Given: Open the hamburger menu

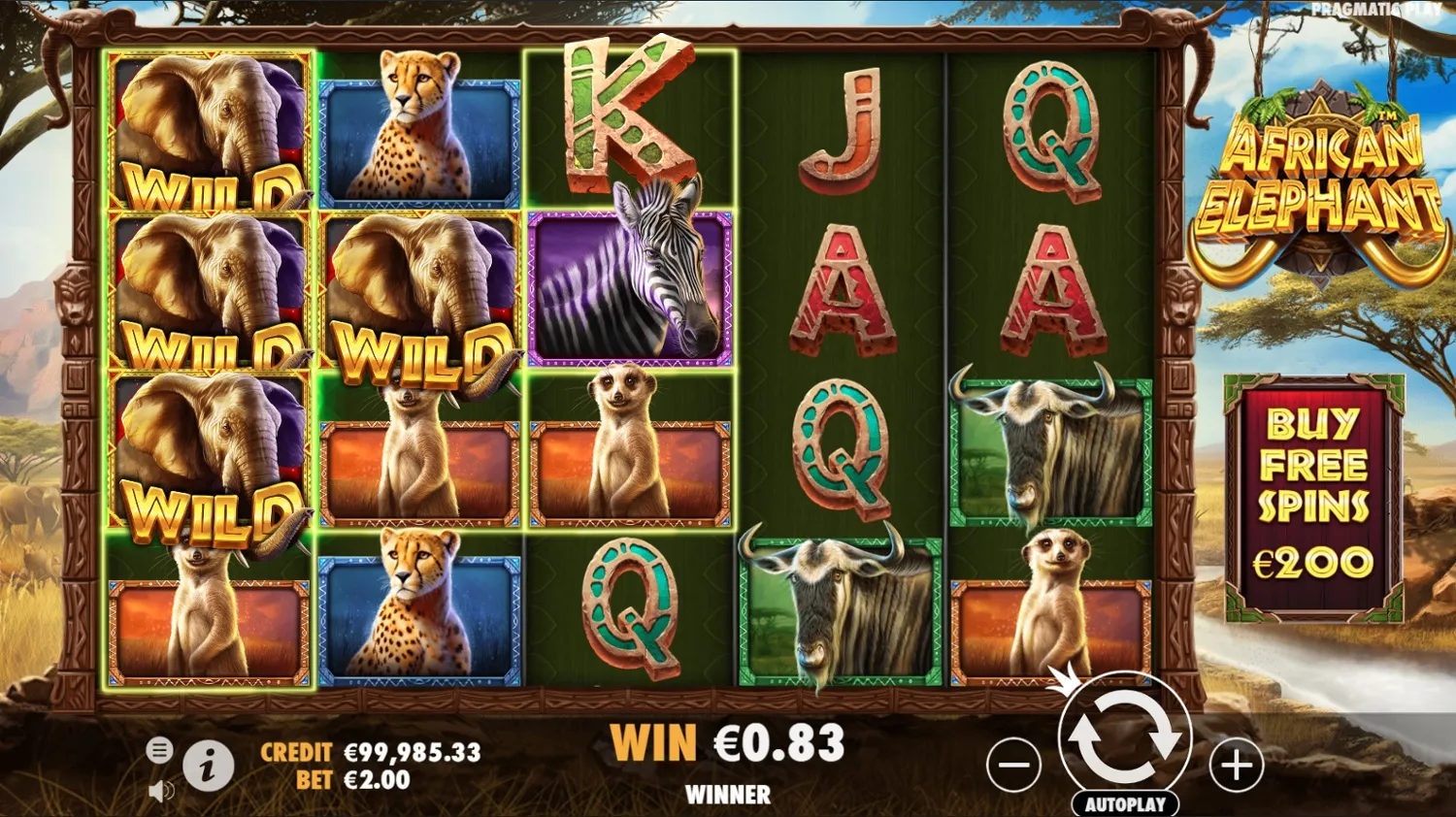Looking at the screenshot, I should [158, 749].
